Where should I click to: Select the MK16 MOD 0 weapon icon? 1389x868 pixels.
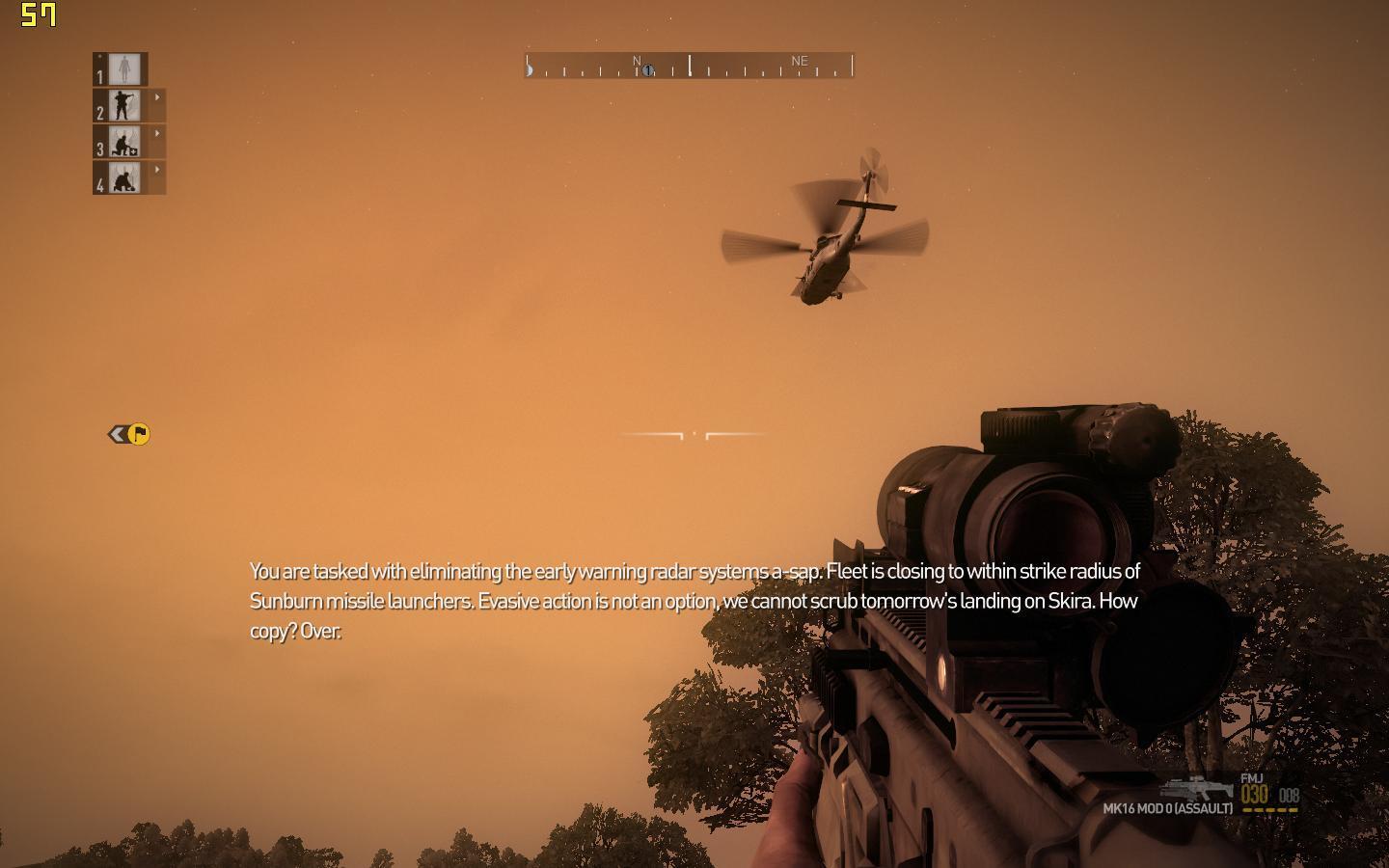pos(1197,787)
